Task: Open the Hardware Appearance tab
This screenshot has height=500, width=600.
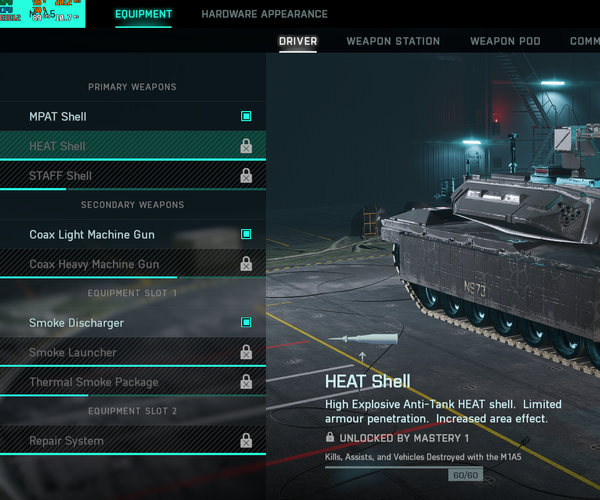Action: click(264, 14)
